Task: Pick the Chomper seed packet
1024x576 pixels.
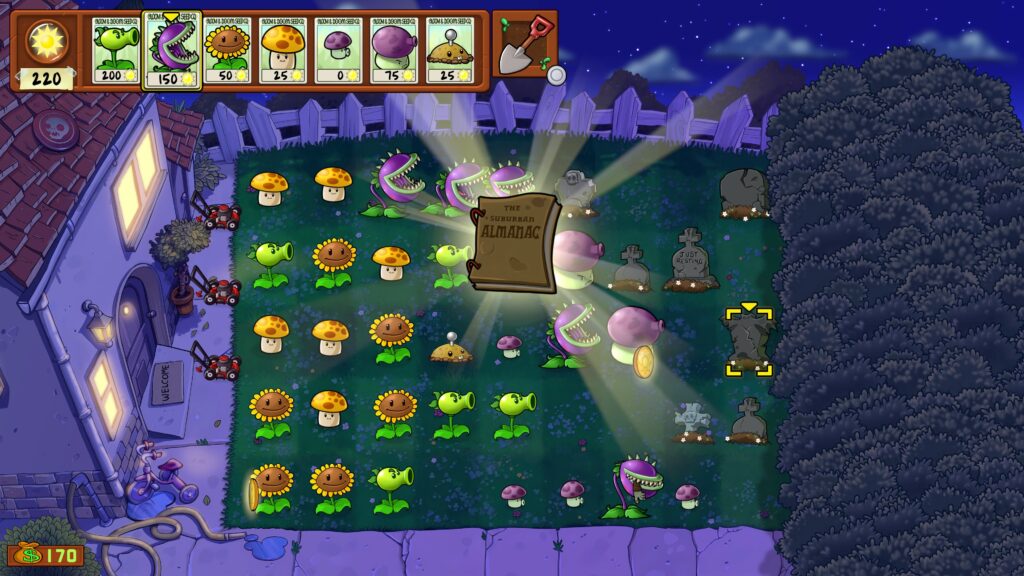Action: coord(172,52)
